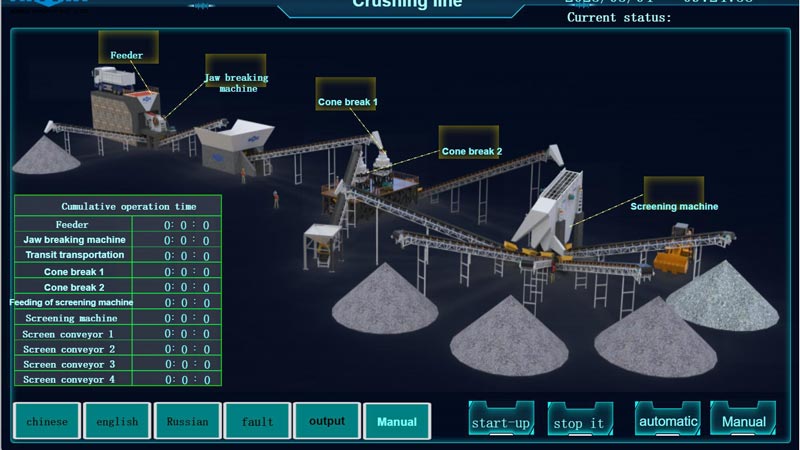Show the output page
Screen dimensions: 800x450
click(327, 421)
